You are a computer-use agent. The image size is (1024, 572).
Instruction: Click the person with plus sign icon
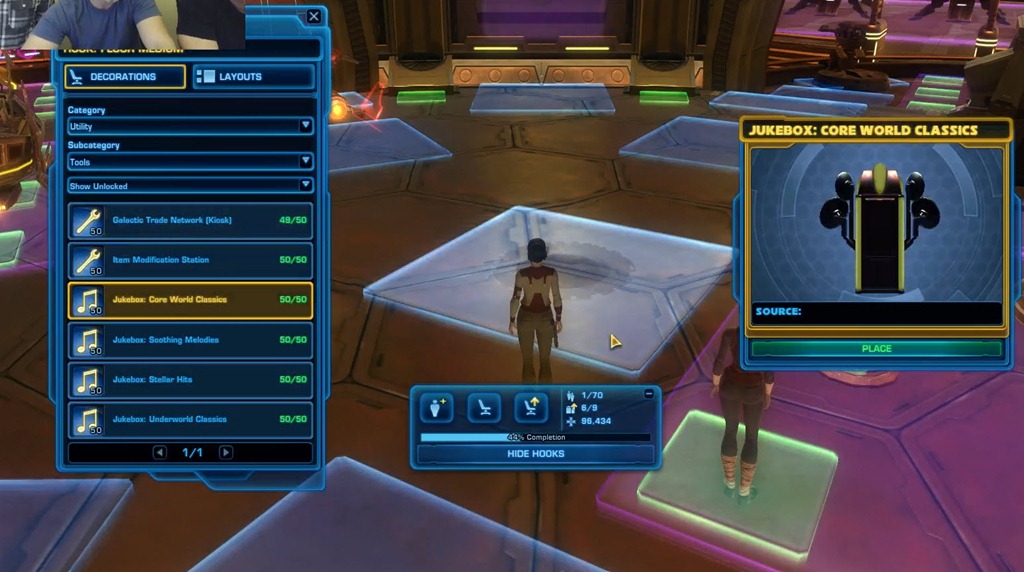tap(437, 407)
